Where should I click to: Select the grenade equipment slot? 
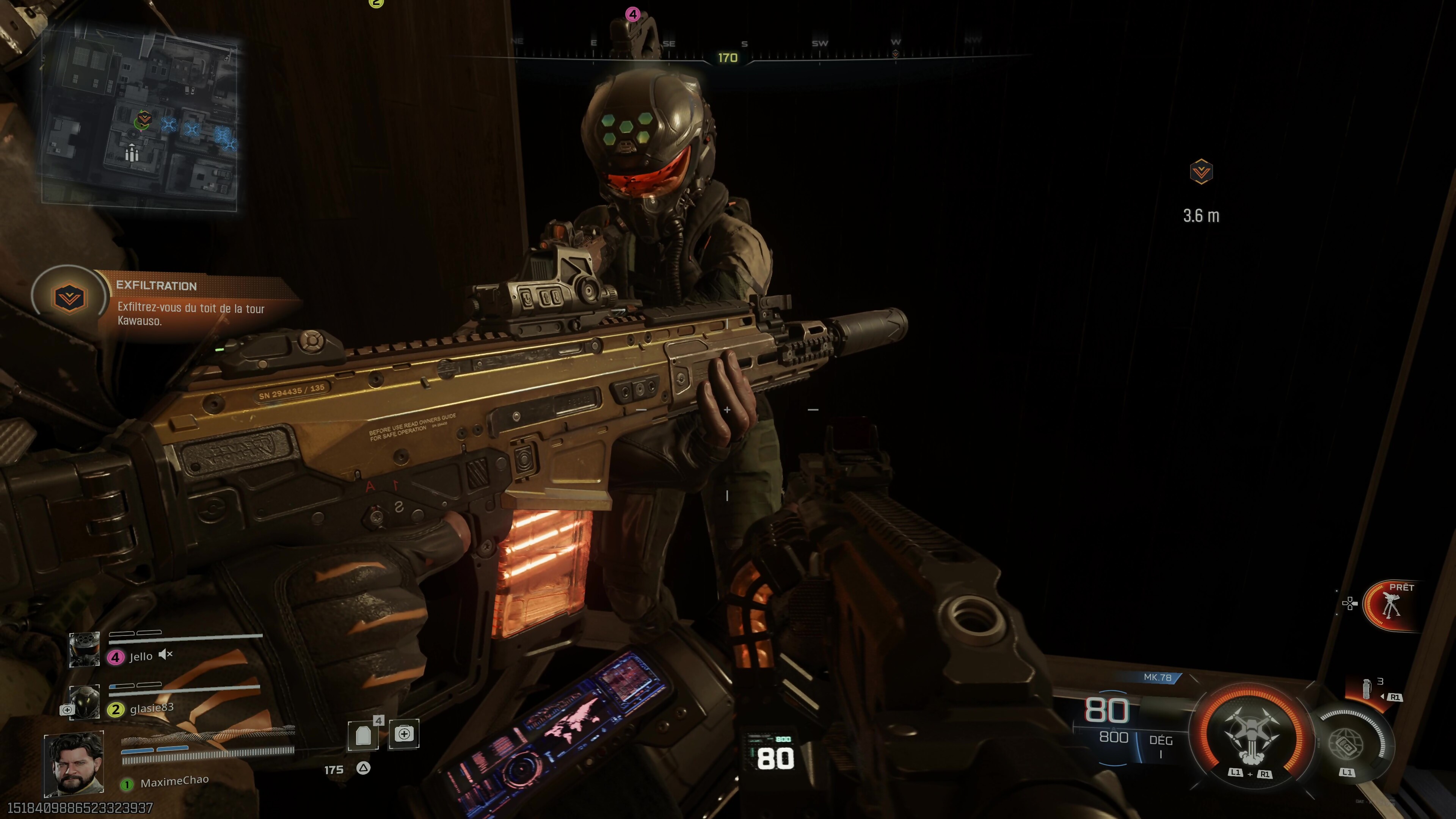1367,689
